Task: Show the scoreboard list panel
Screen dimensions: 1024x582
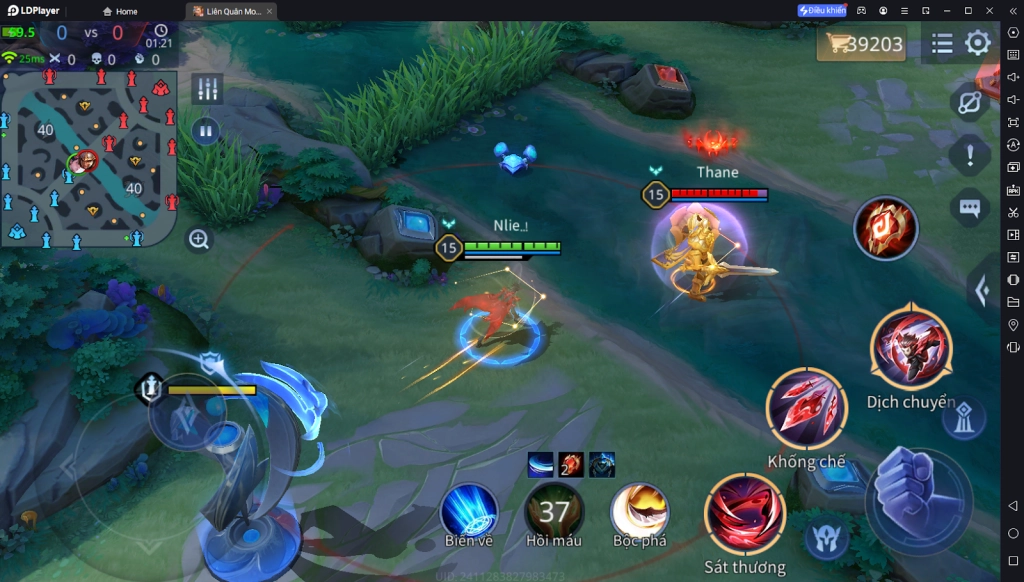Action: pyautogui.click(x=941, y=43)
